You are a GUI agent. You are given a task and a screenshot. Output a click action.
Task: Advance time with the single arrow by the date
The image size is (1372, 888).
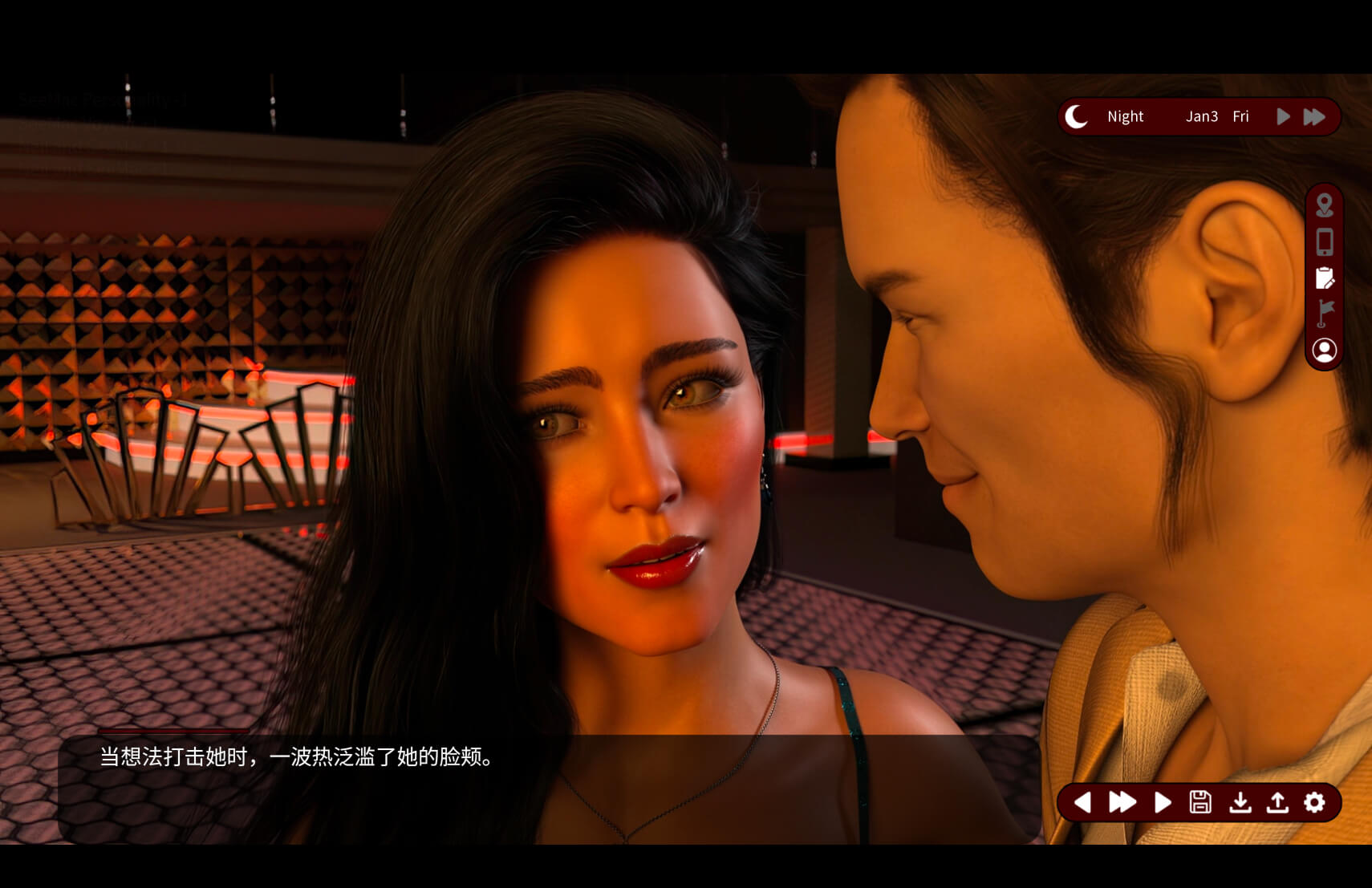(x=1283, y=117)
